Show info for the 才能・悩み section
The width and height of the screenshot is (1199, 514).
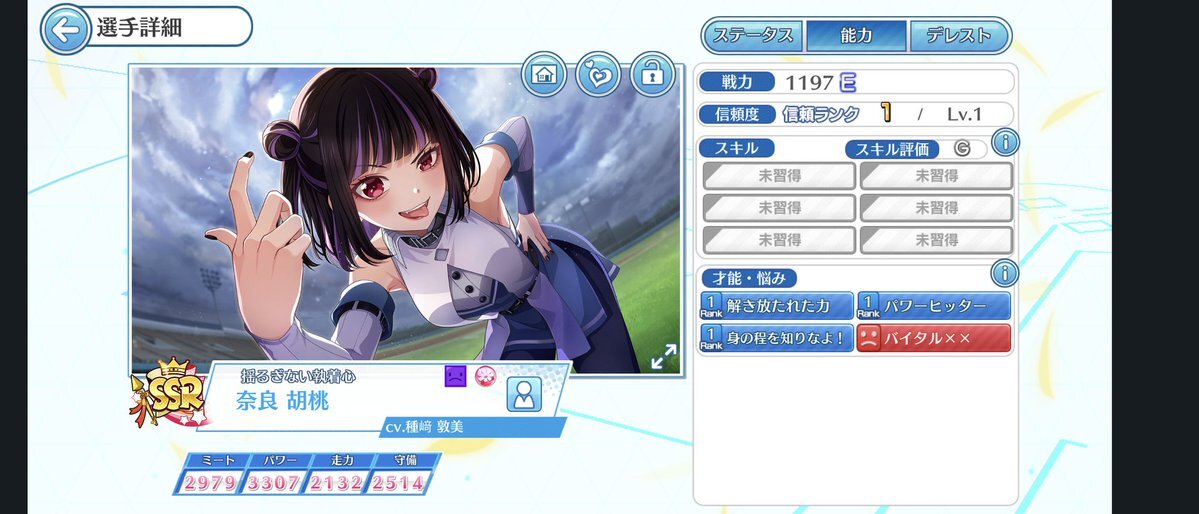[x=1004, y=273]
